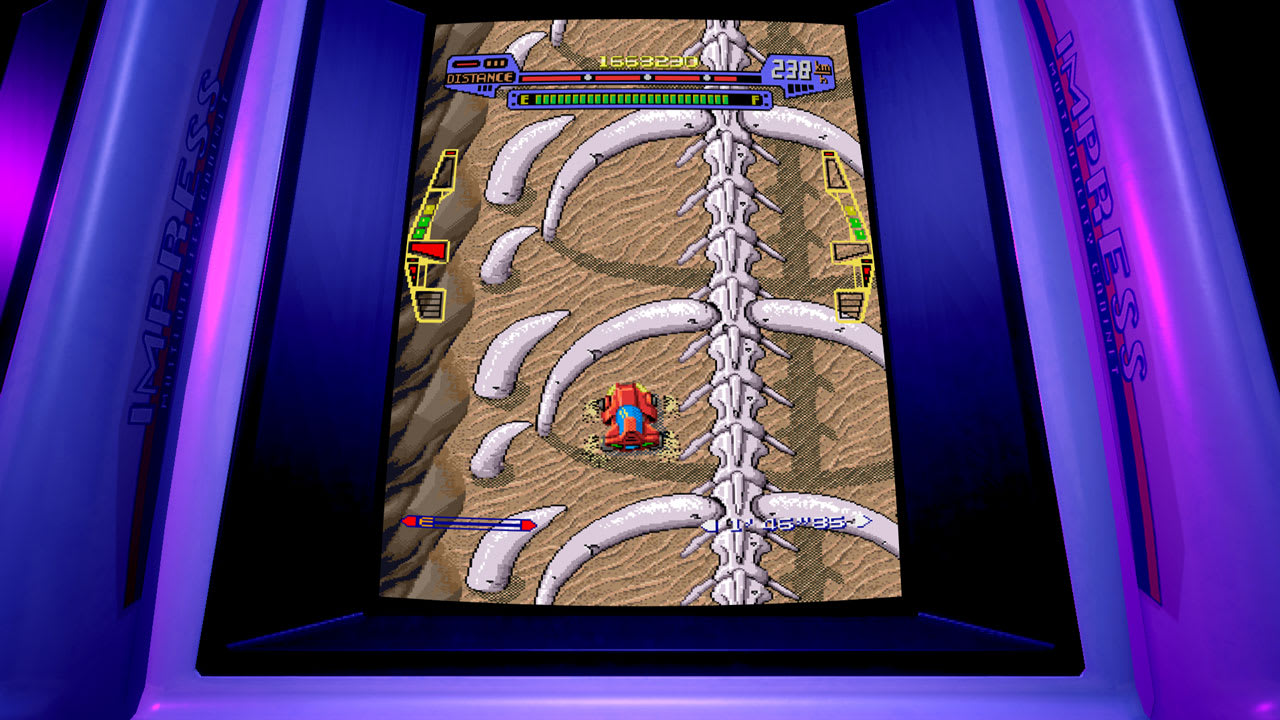
Task: Select the DISTANCE label on the HUD
Action: coord(479,78)
